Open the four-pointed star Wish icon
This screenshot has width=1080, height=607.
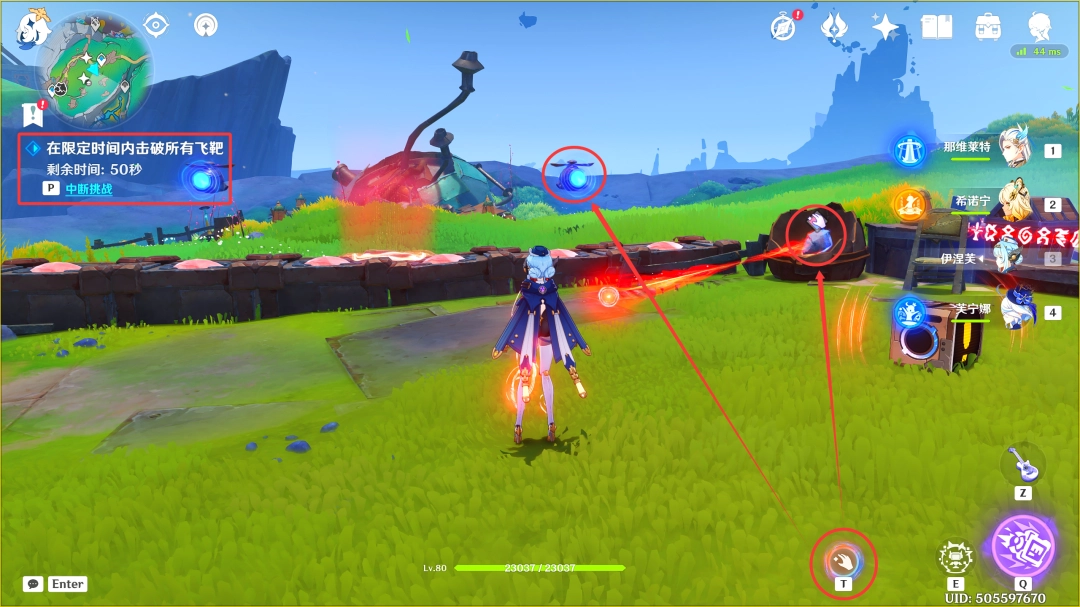click(885, 27)
